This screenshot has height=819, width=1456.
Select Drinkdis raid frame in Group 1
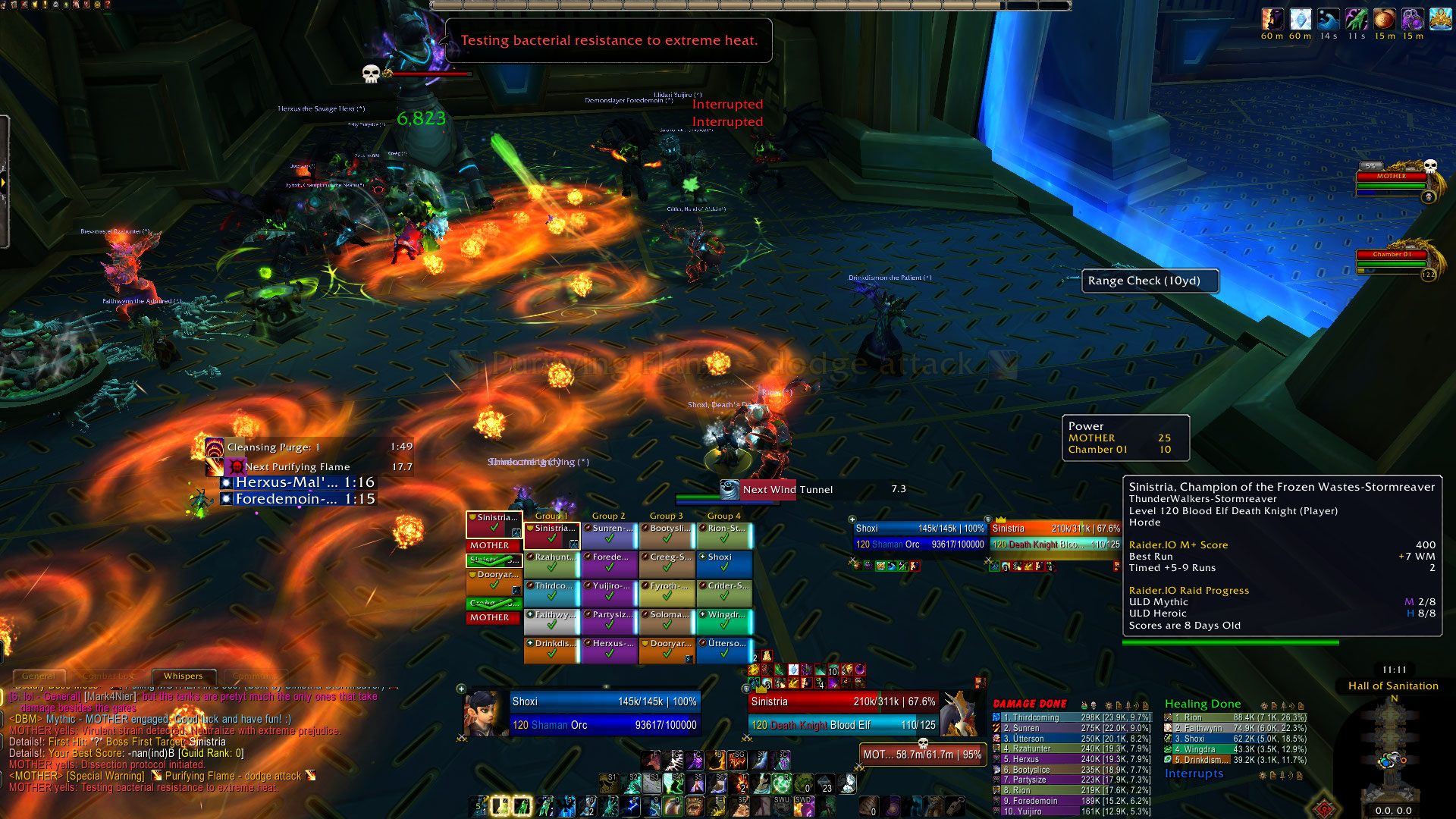(551, 651)
